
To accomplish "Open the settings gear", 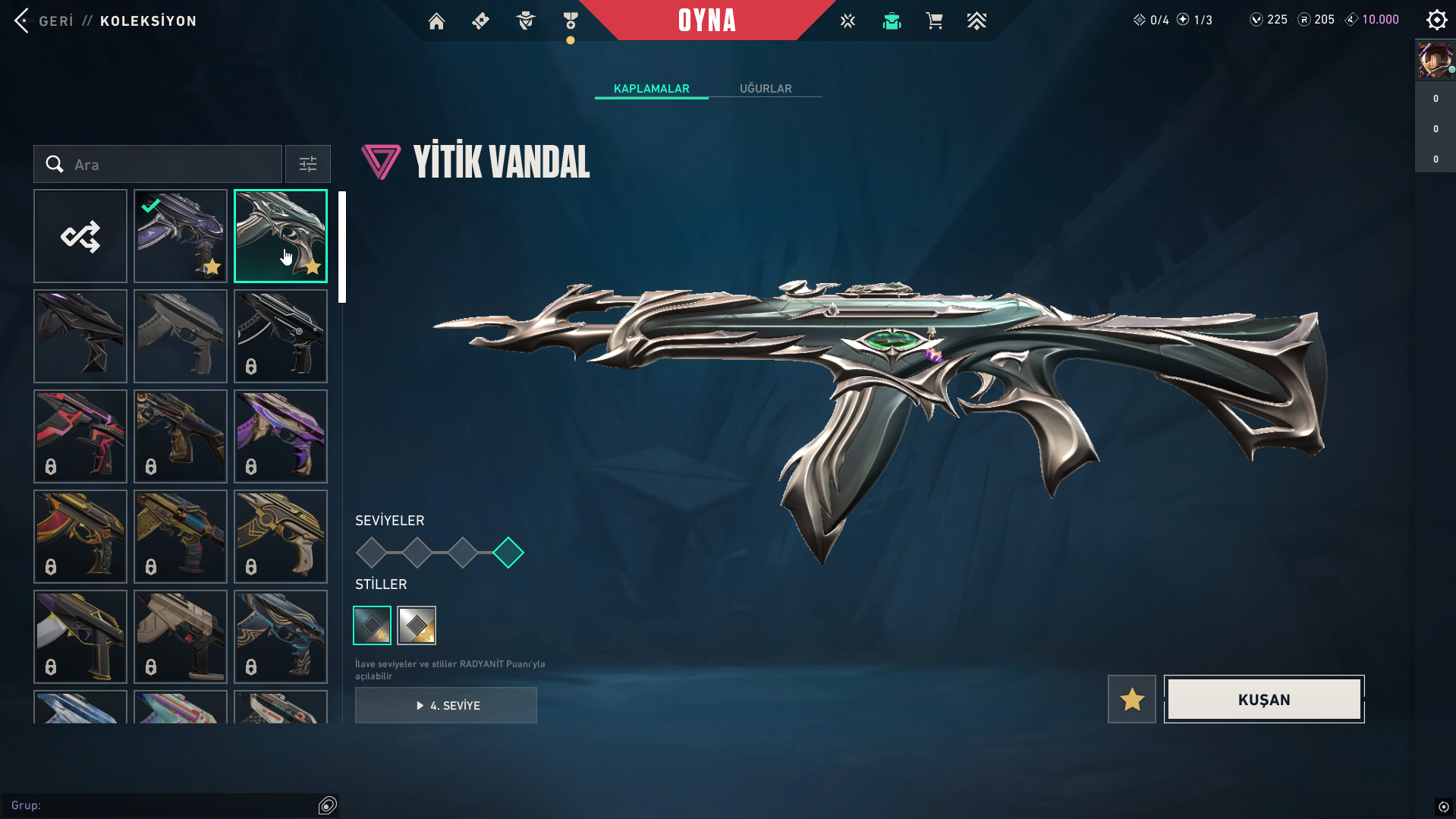I will point(1436,20).
